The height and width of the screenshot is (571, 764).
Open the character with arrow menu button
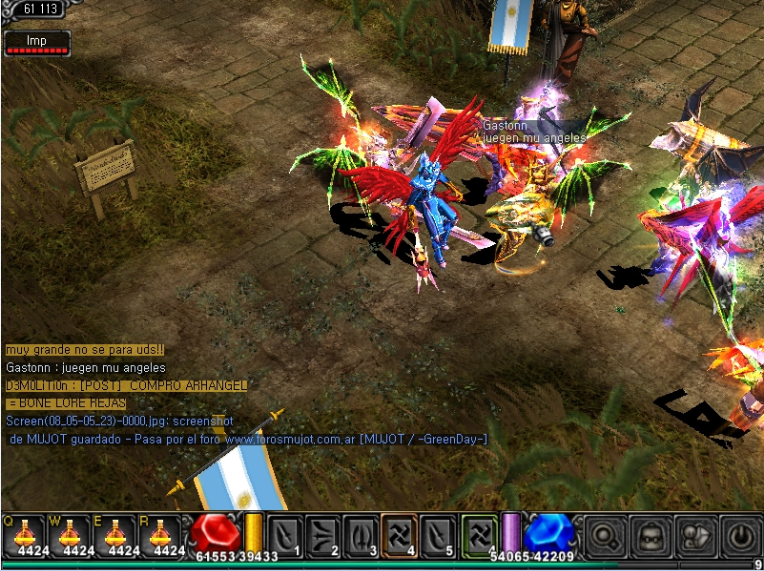[694, 535]
